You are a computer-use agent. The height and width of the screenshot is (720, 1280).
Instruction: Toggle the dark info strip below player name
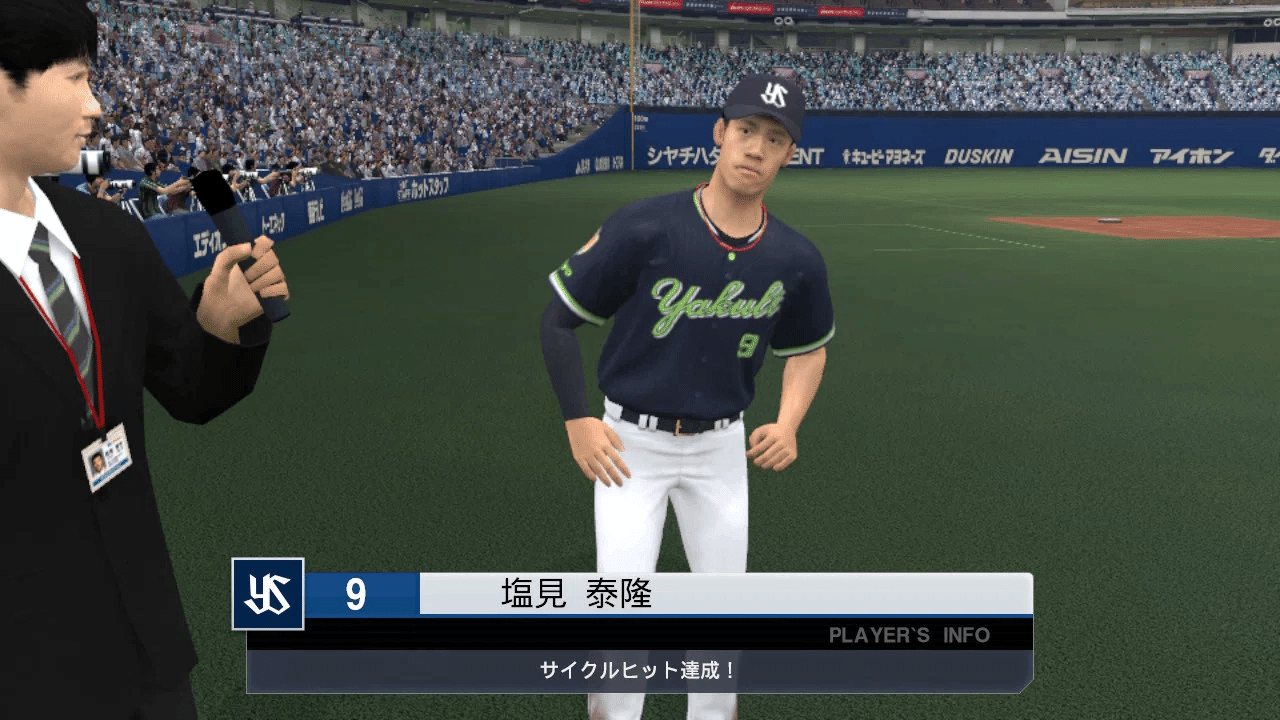620,634
